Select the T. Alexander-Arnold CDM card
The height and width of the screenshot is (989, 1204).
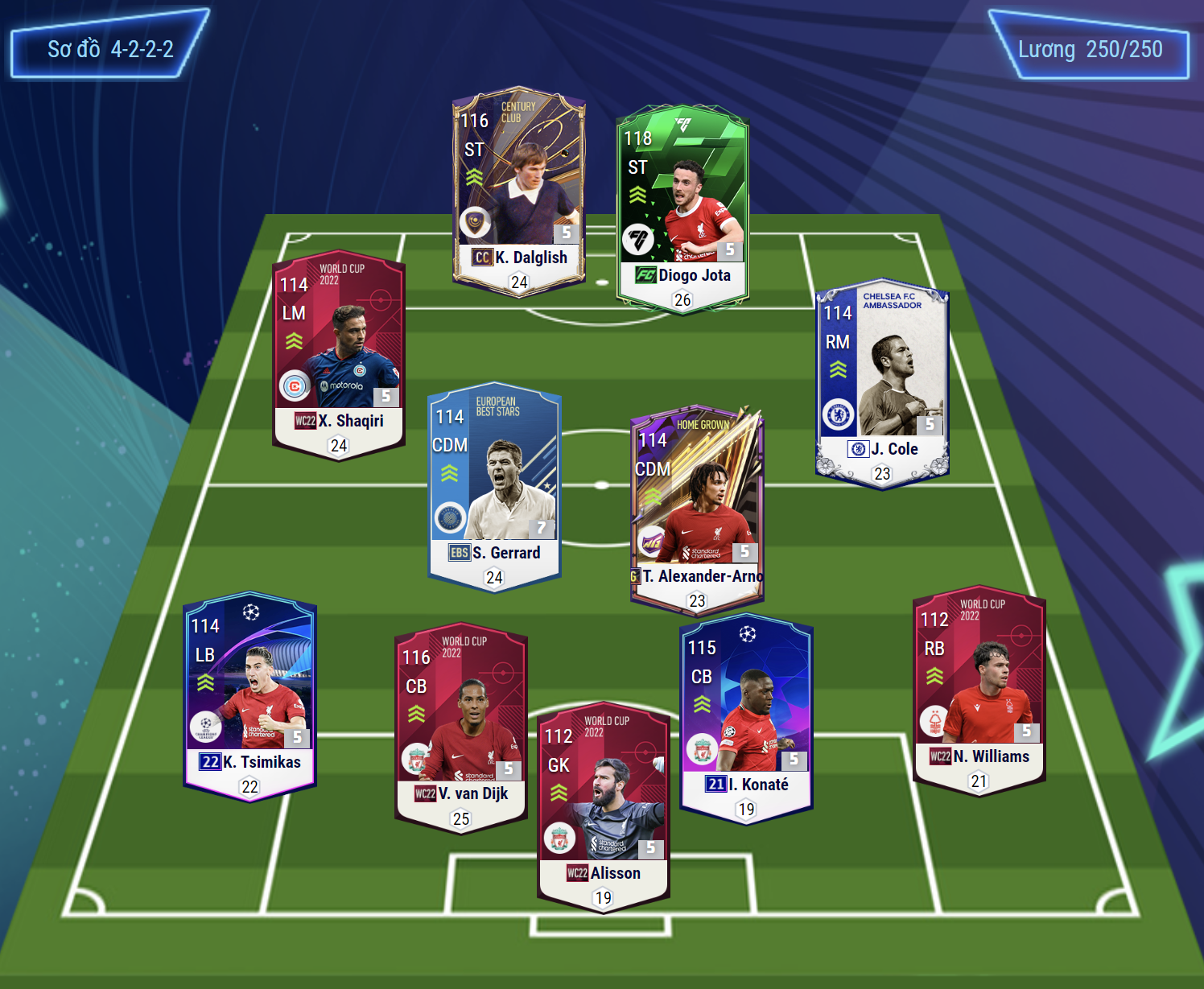click(697, 507)
